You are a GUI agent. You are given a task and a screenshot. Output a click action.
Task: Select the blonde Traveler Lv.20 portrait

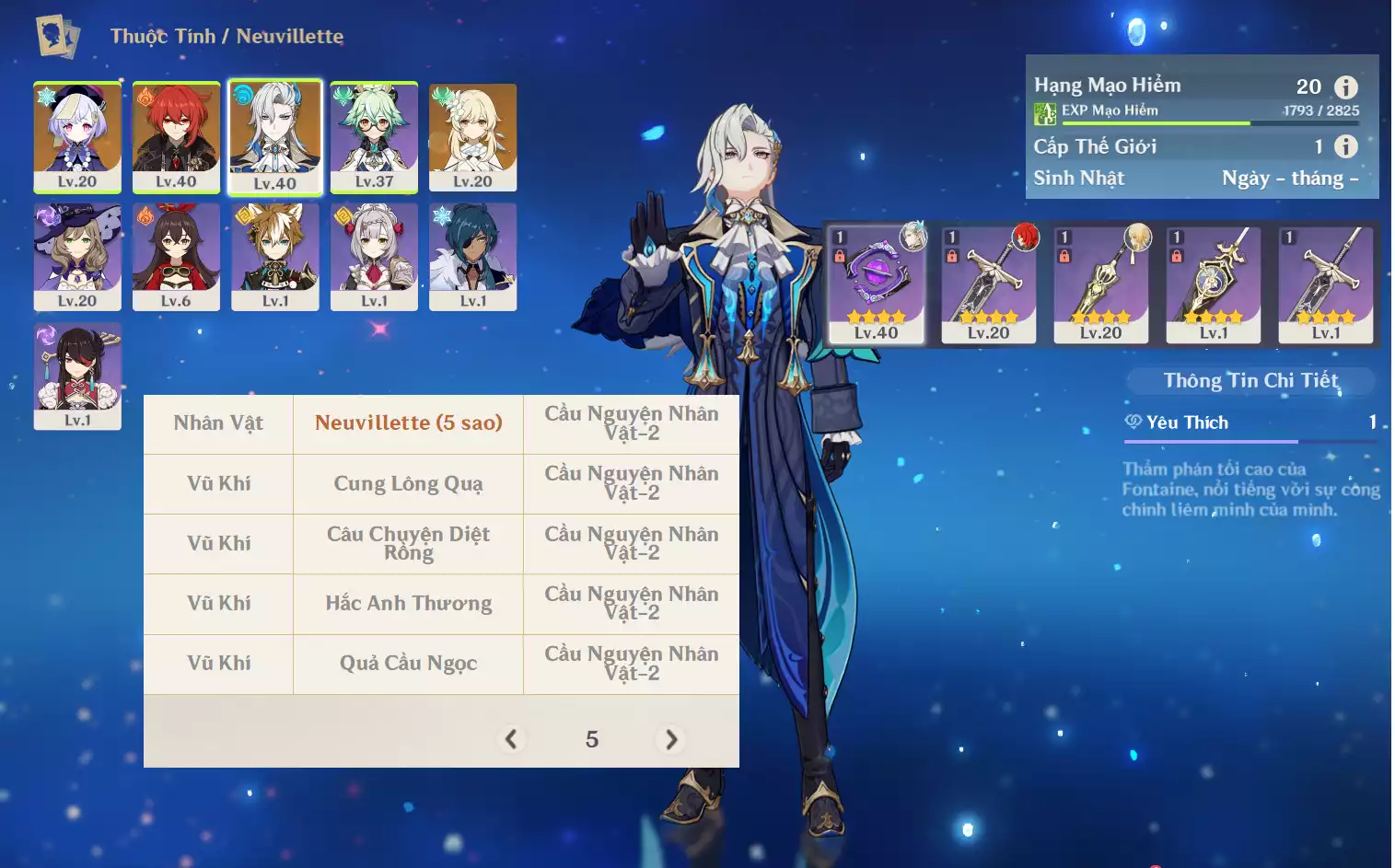pyautogui.click(x=472, y=136)
